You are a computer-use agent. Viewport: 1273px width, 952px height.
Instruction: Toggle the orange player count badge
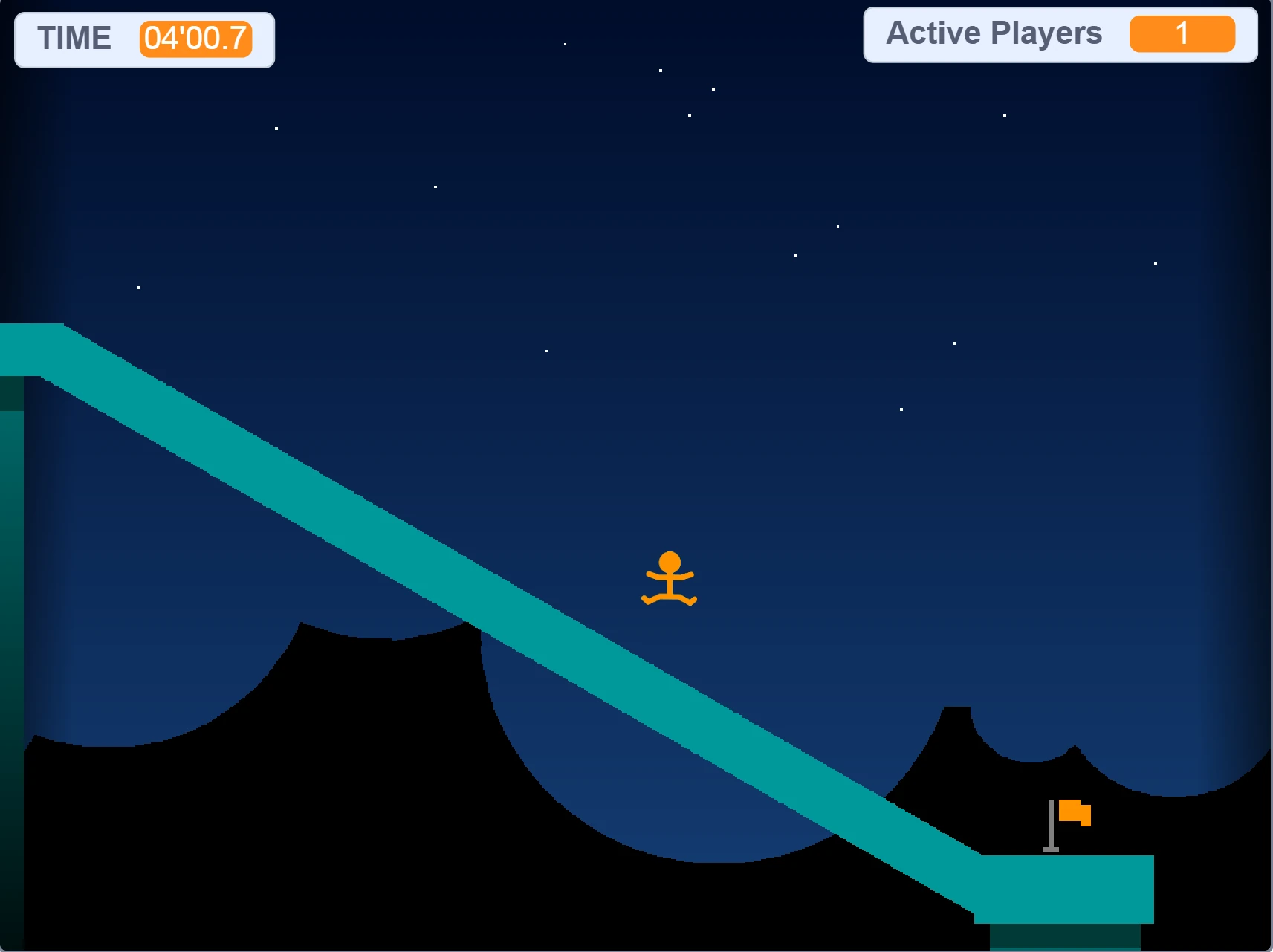(1181, 33)
